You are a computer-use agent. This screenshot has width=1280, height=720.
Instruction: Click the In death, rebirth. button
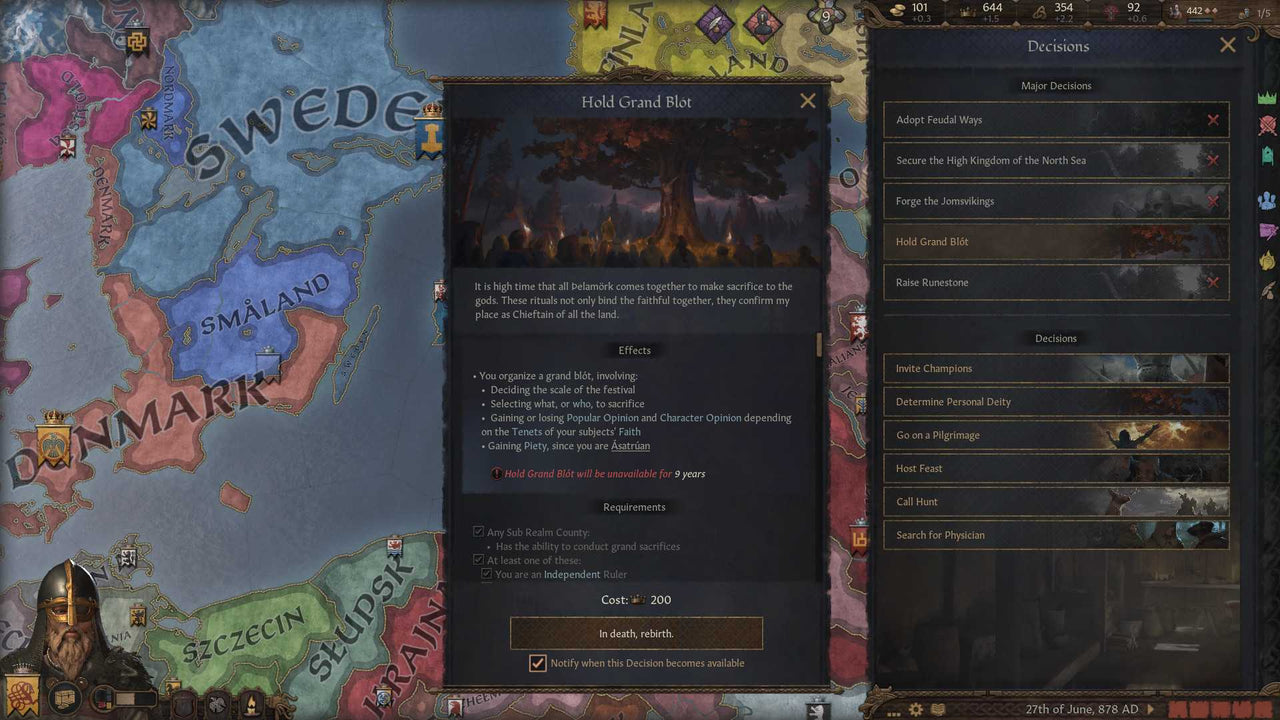[636, 633]
